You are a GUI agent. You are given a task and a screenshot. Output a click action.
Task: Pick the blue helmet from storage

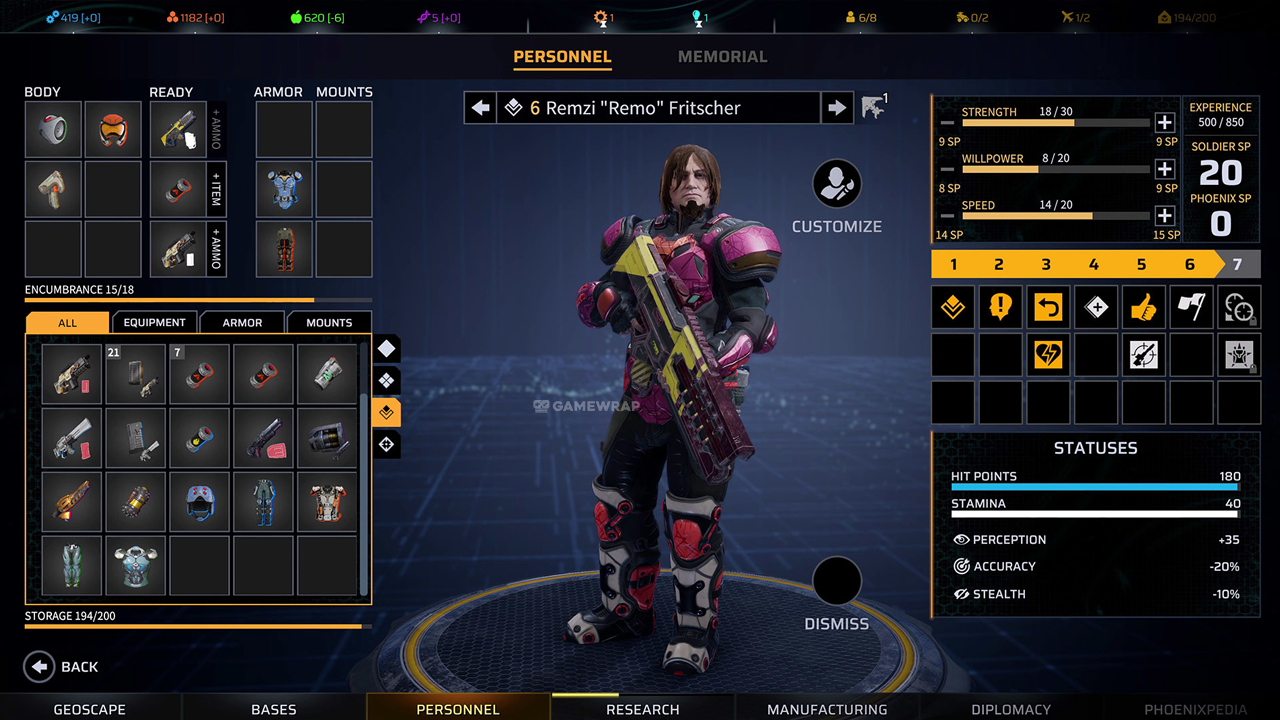click(x=201, y=502)
